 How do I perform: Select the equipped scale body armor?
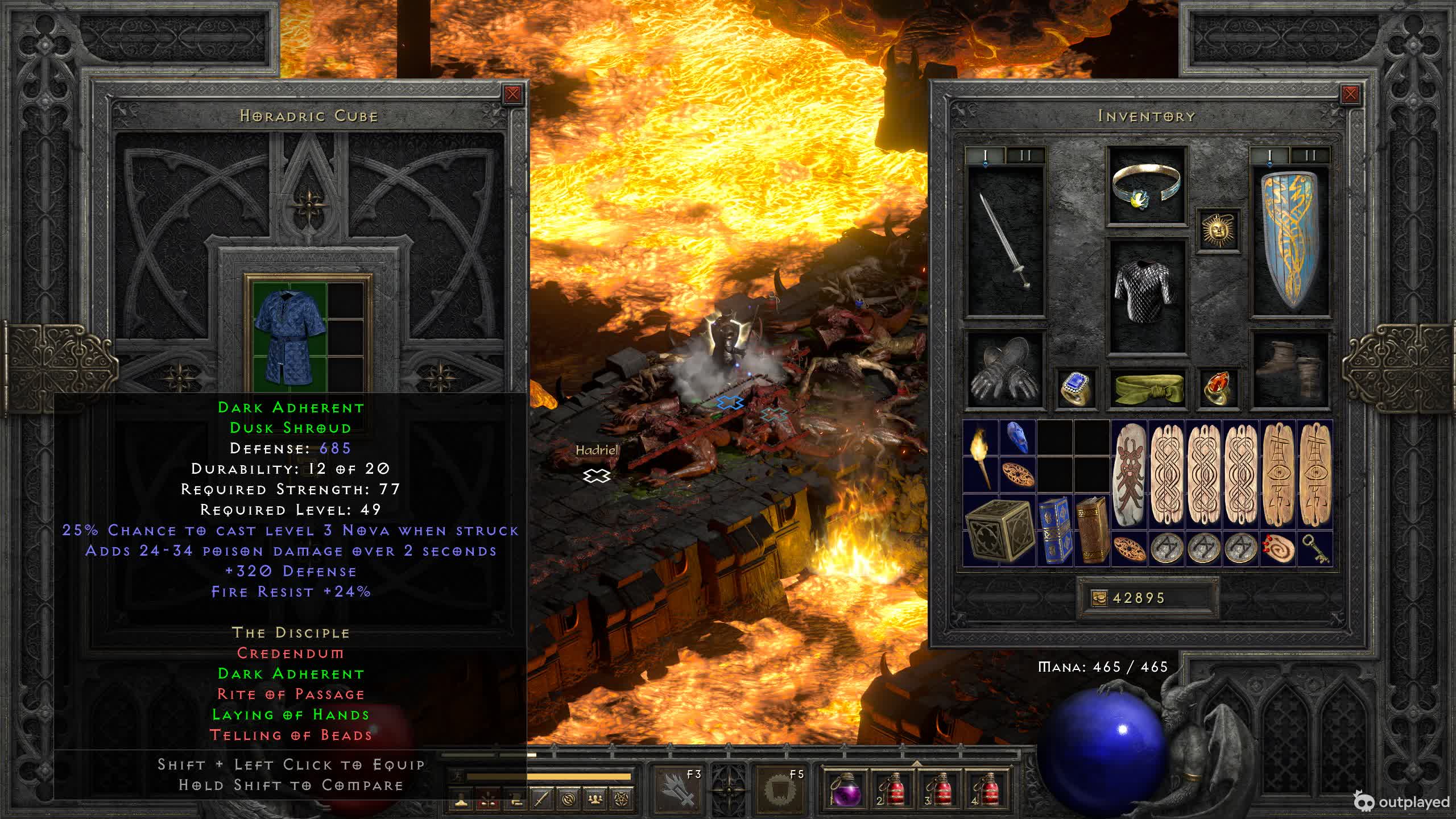1147,296
